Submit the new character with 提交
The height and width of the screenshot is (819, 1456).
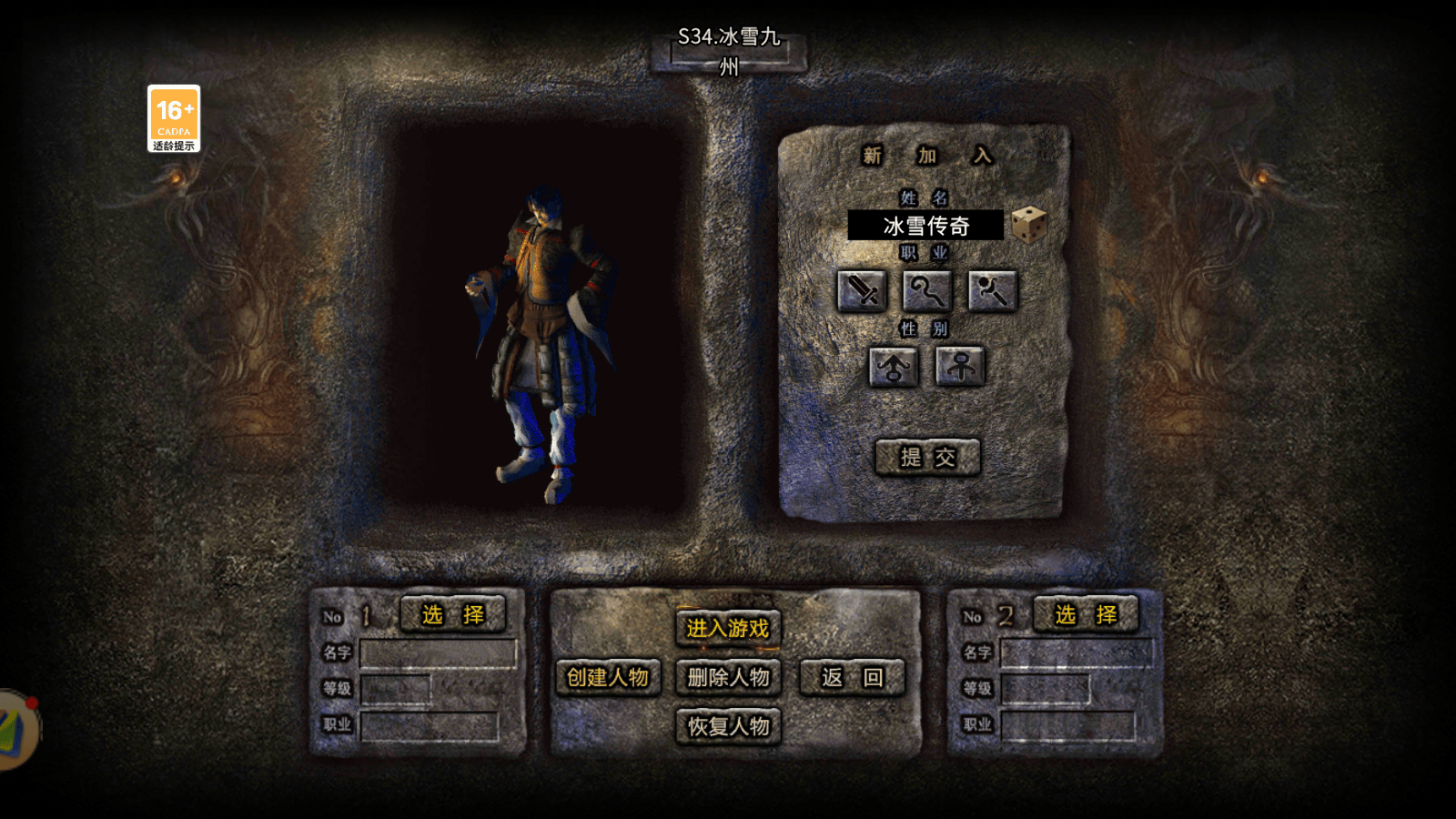click(927, 457)
